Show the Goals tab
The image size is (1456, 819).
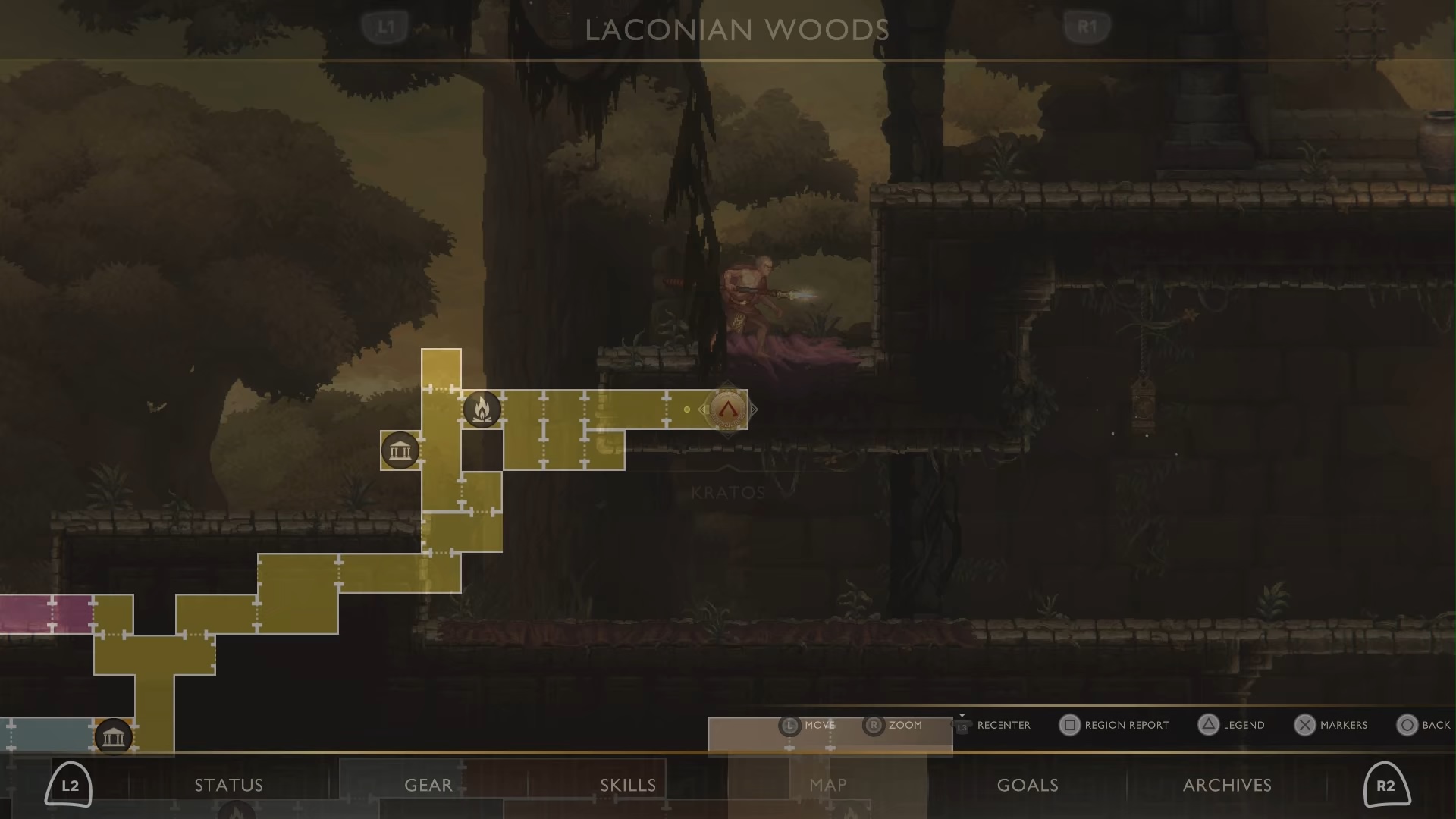pyautogui.click(x=1027, y=785)
